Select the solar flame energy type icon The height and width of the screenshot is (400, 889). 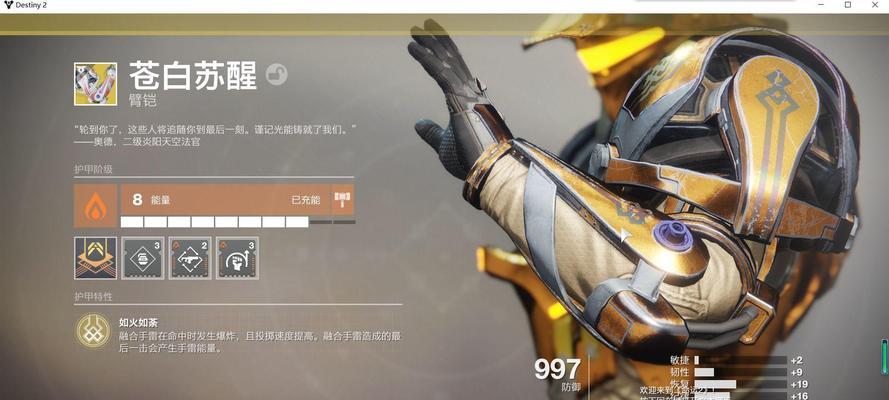click(95, 205)
